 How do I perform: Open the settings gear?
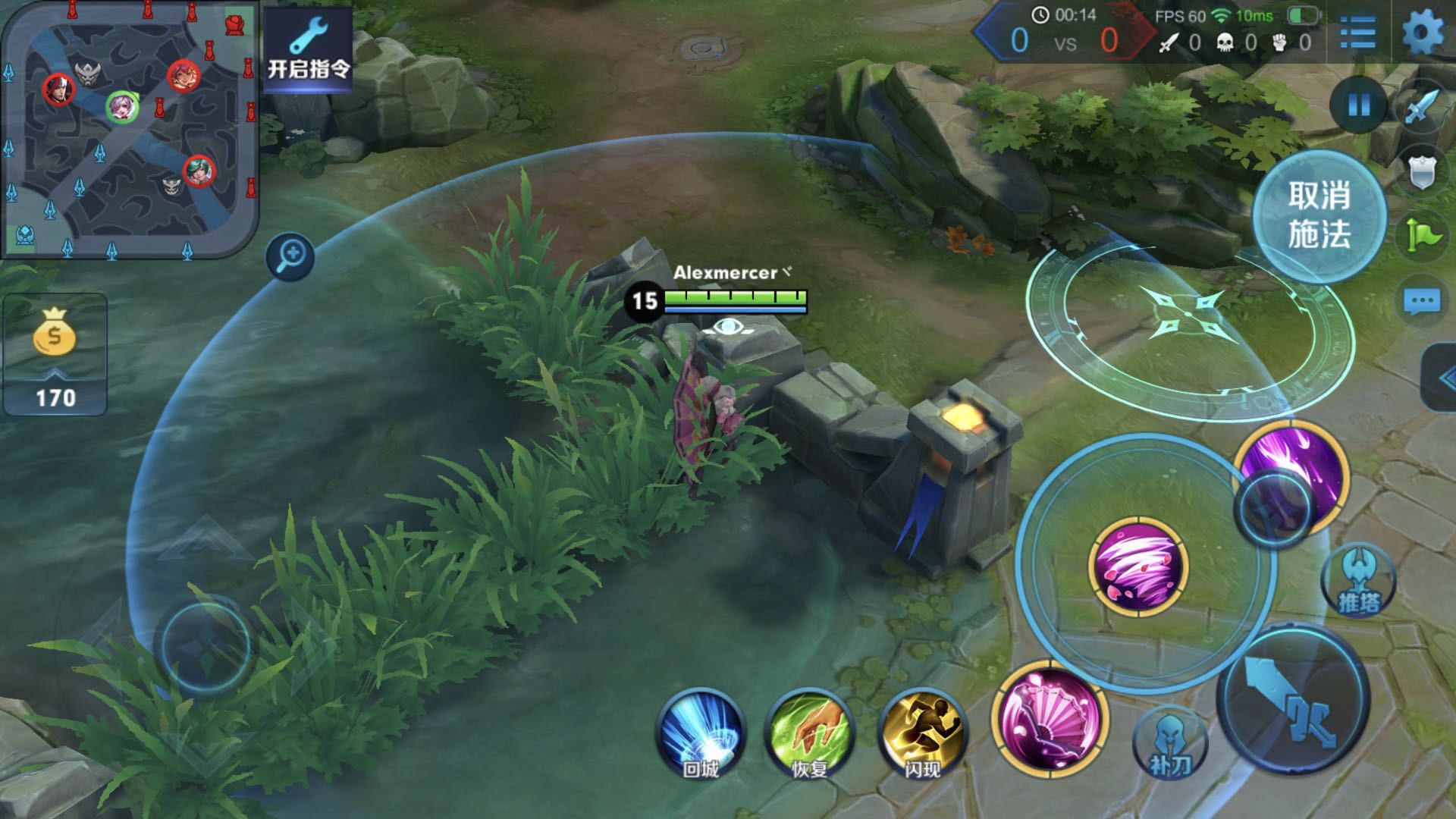1423,33
